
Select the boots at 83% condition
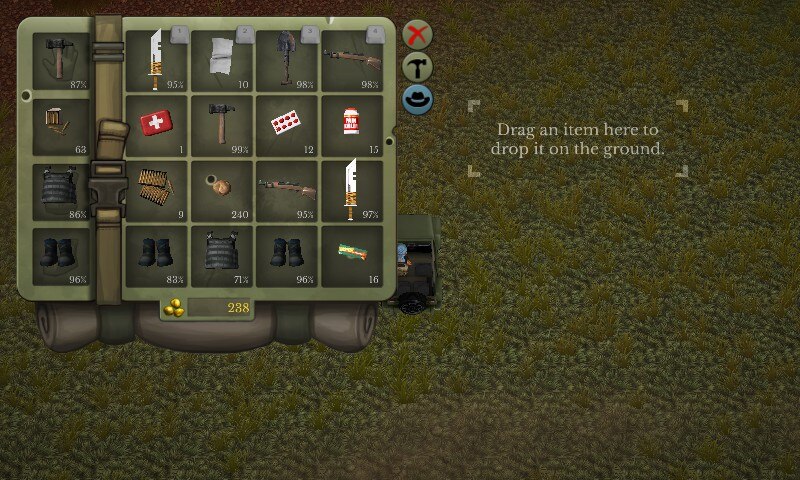[x=157, y=255]
